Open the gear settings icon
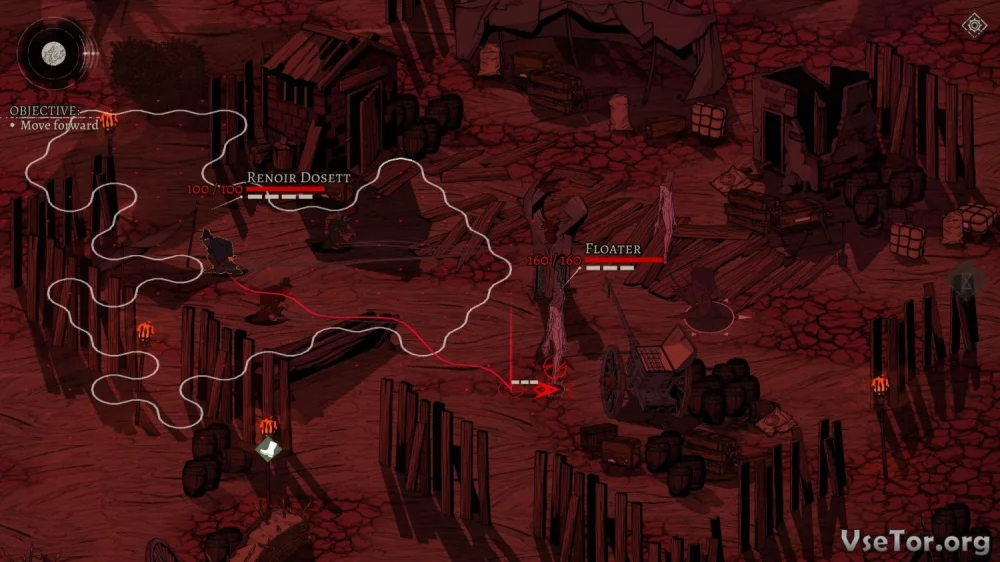Image resolution: width=1000 pixels, height=562 pixels. coord(972,25)
